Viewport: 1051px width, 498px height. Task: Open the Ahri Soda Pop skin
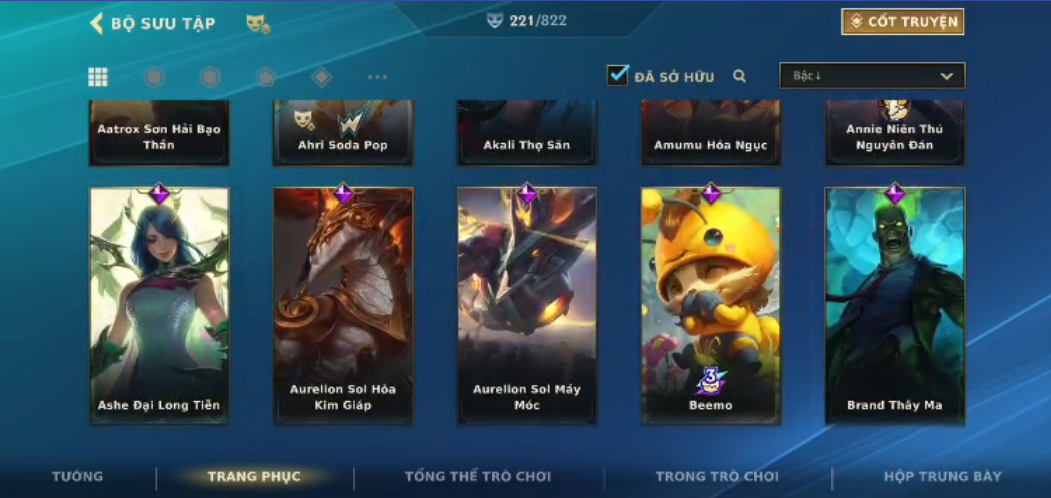coord(343,132)
